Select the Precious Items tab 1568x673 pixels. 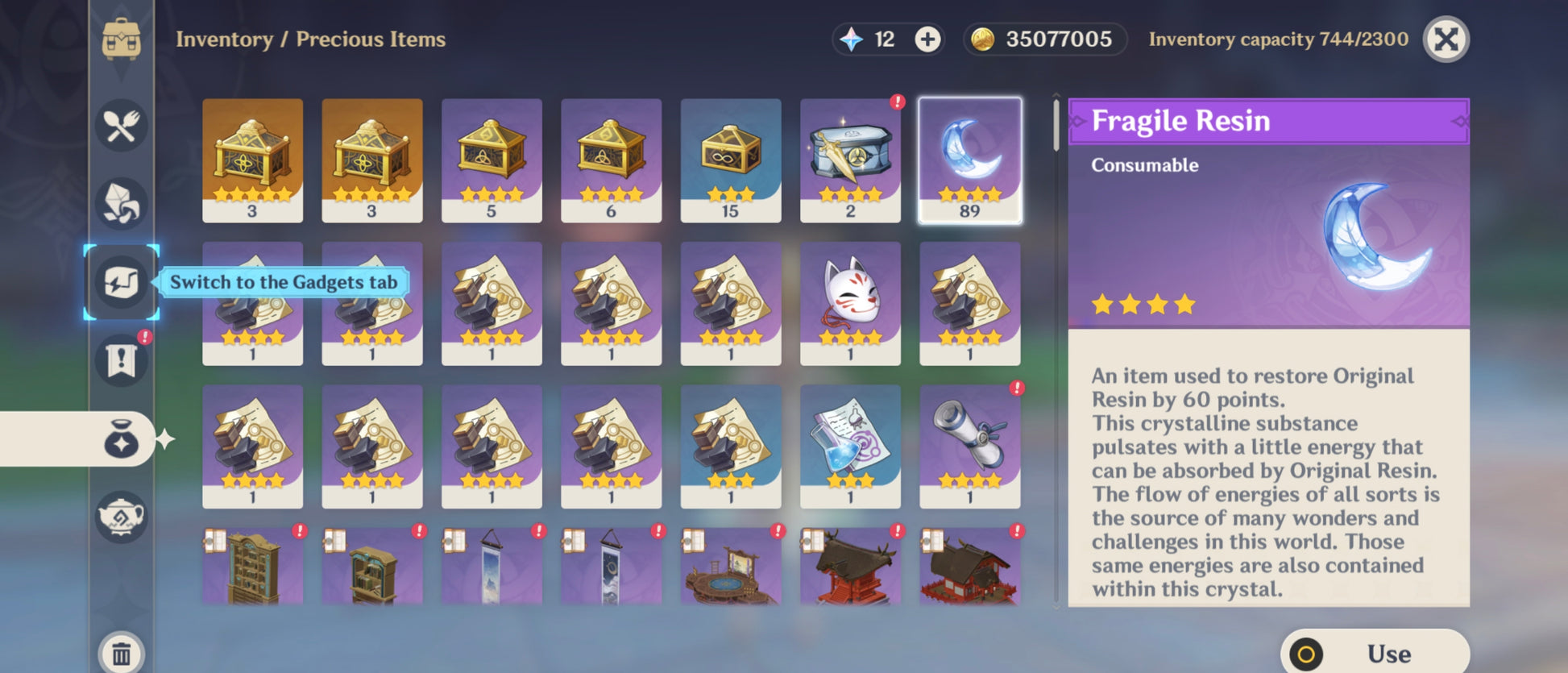tap(122, 439)
